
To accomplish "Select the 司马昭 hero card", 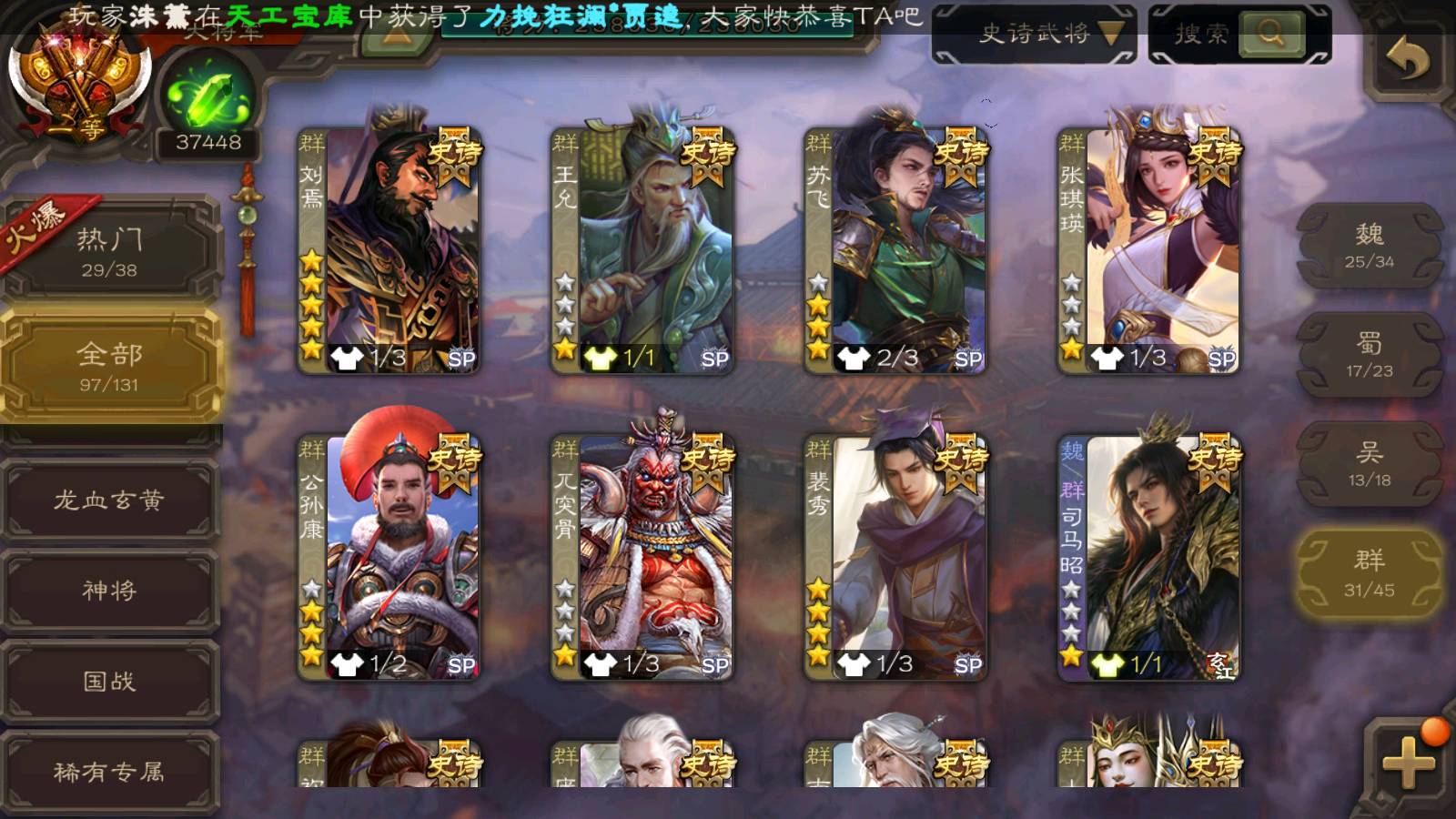I will [1149, 557].
